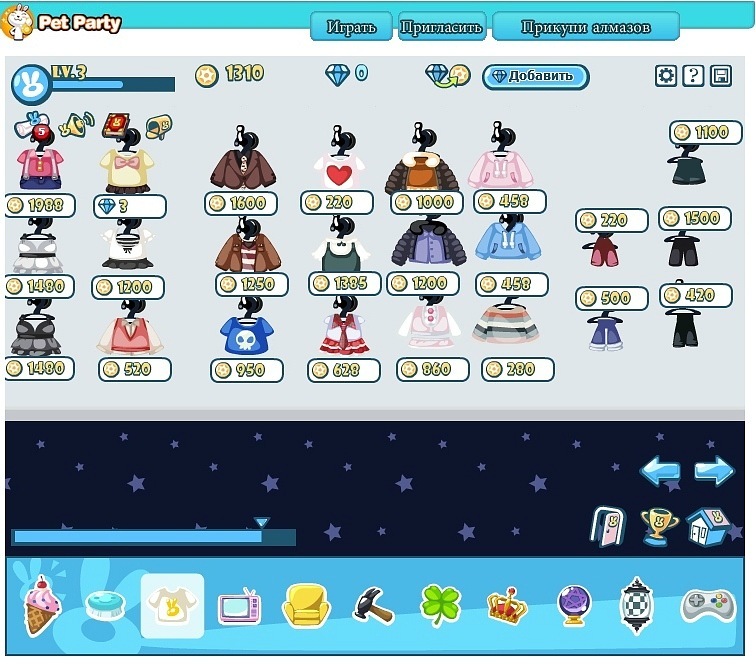The image size is (756, 667).
Task: Click the Пригласить button
Action: (x=441, y=27)
